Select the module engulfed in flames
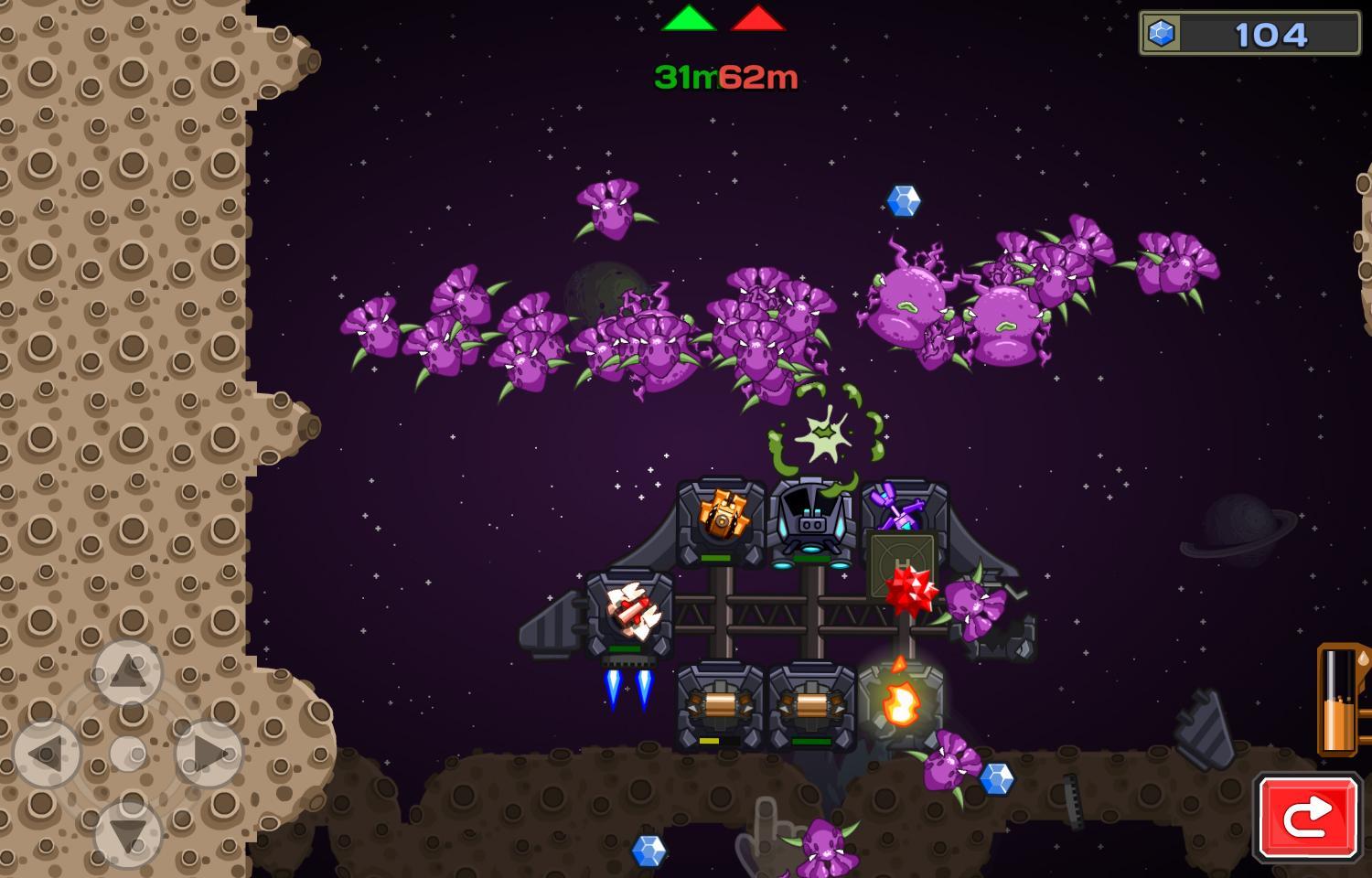 click(x=901, y=704)
